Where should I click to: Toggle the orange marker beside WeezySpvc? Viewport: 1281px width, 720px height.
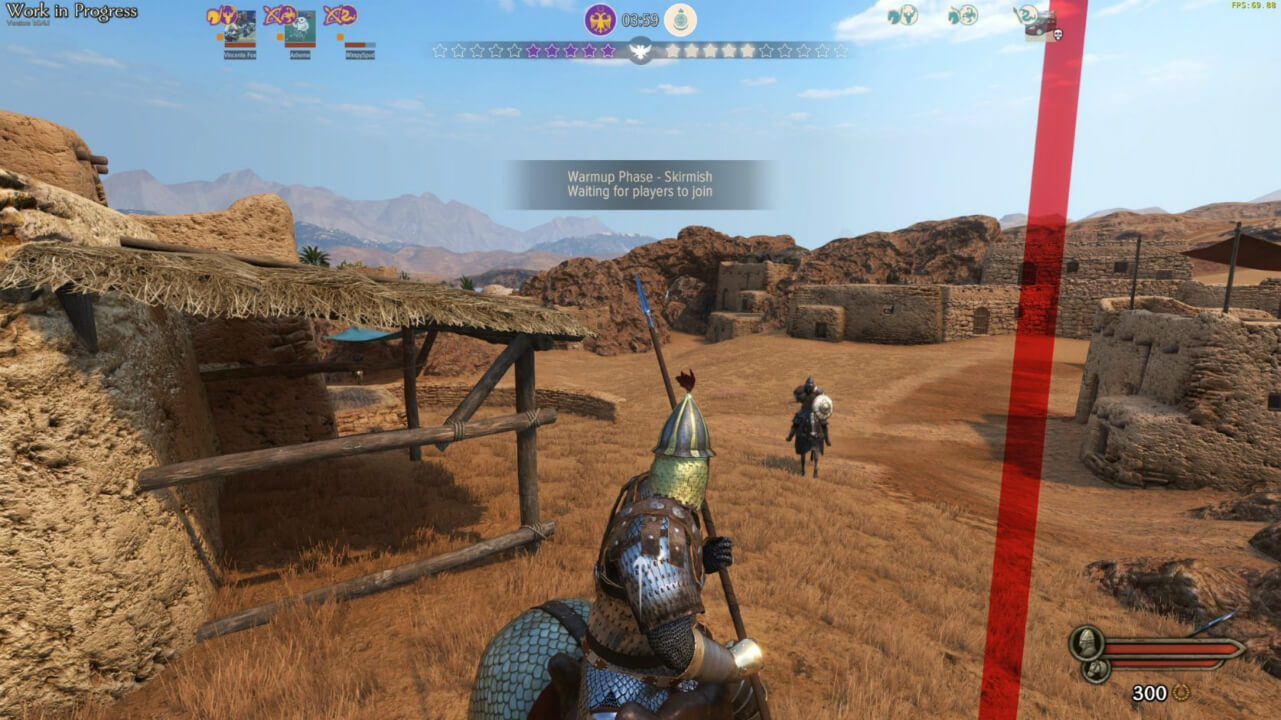pyautogui.click(x=338, y=36)
